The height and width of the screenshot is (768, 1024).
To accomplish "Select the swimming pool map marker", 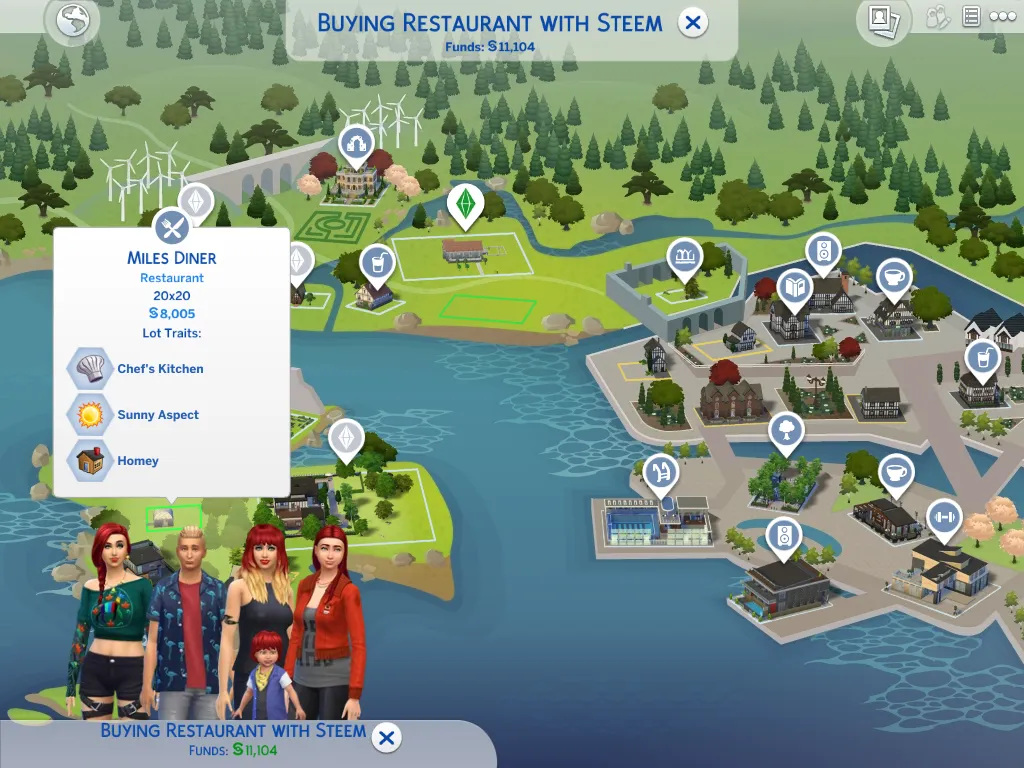I will coord(661,471).
